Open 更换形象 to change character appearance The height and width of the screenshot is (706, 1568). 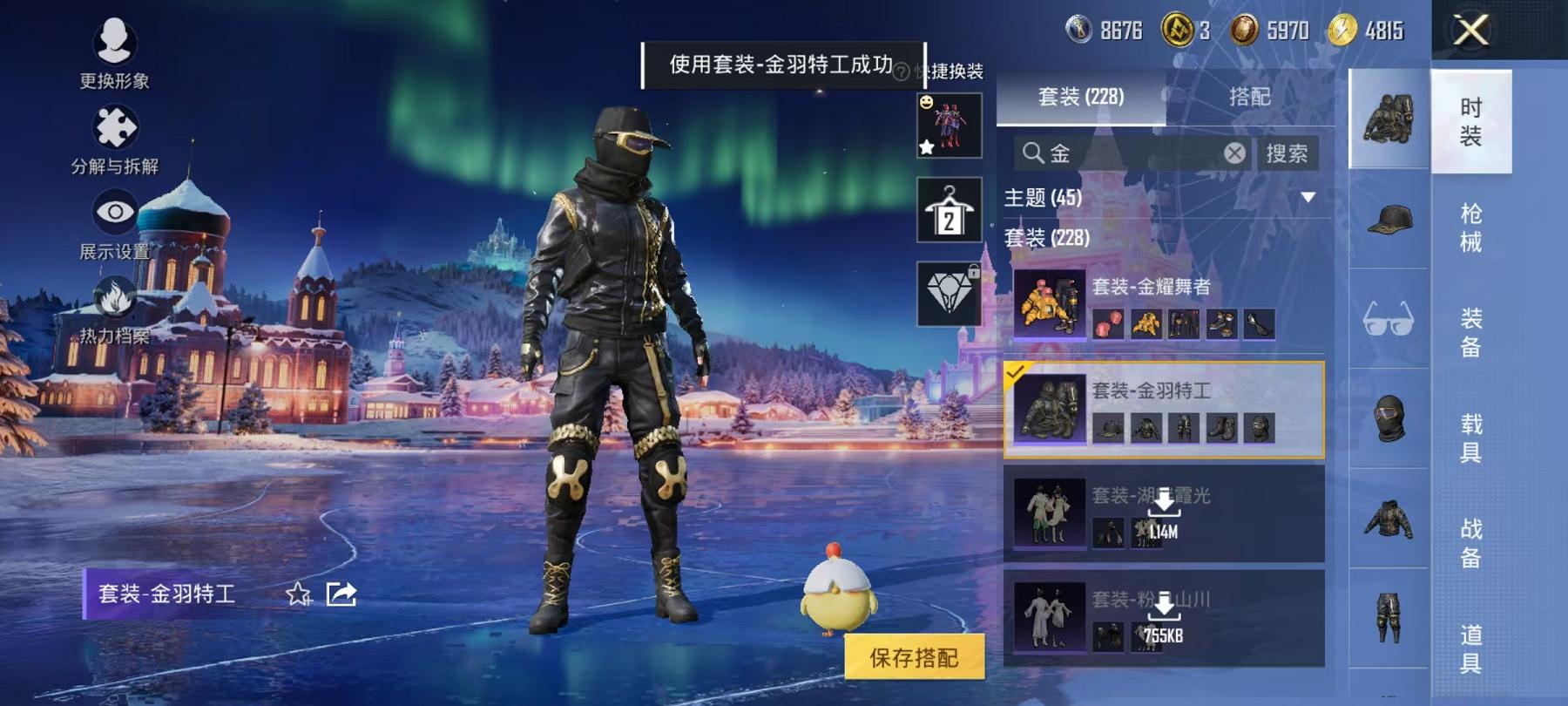pyautogui.click(x=115, y=44)
